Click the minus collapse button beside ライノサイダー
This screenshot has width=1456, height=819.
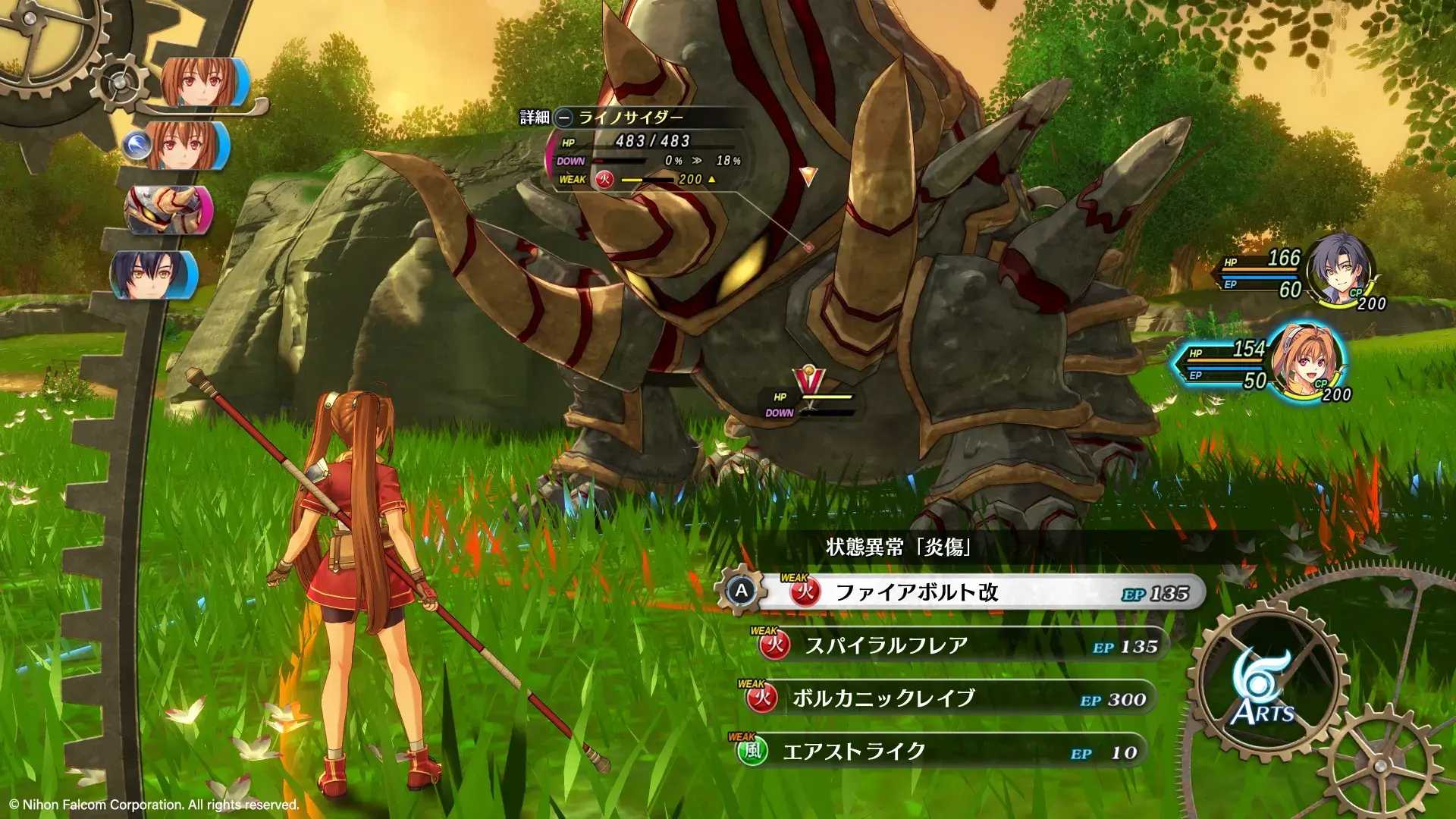click(x=562, y=116)
